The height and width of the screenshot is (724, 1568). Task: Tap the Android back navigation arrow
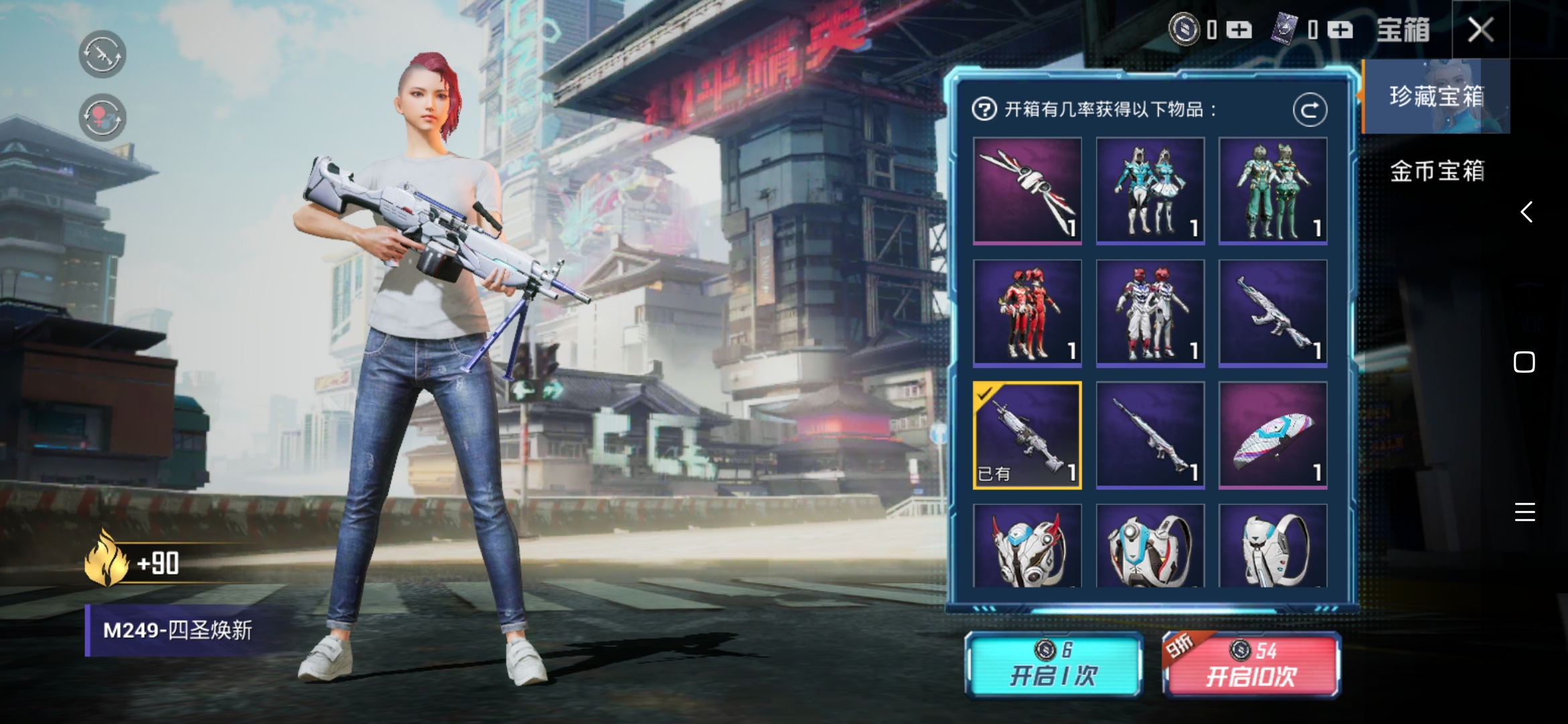point(1526,212)
